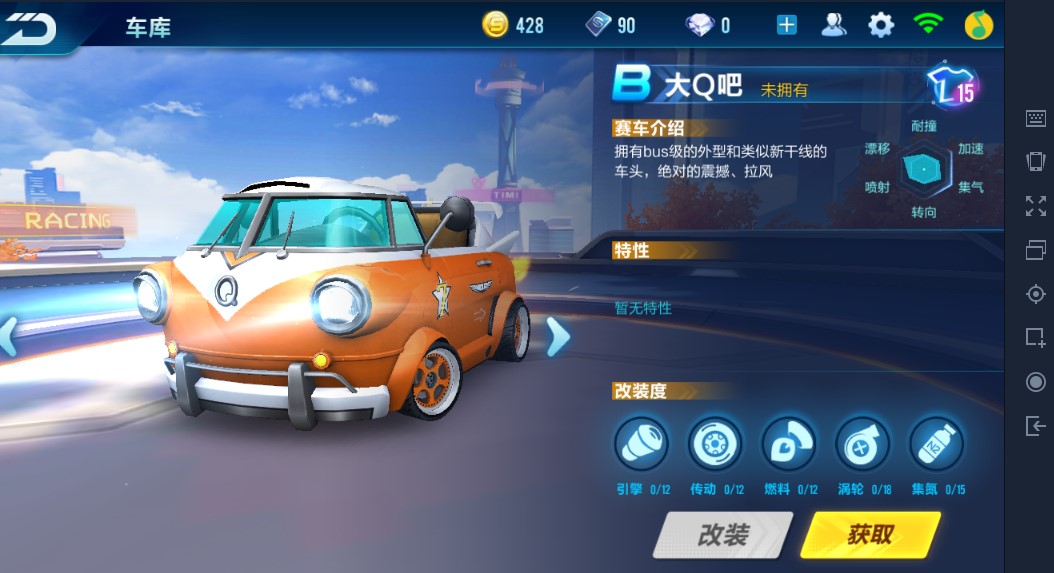
Task: Open the friends profile icon
Action: (833, 25)
